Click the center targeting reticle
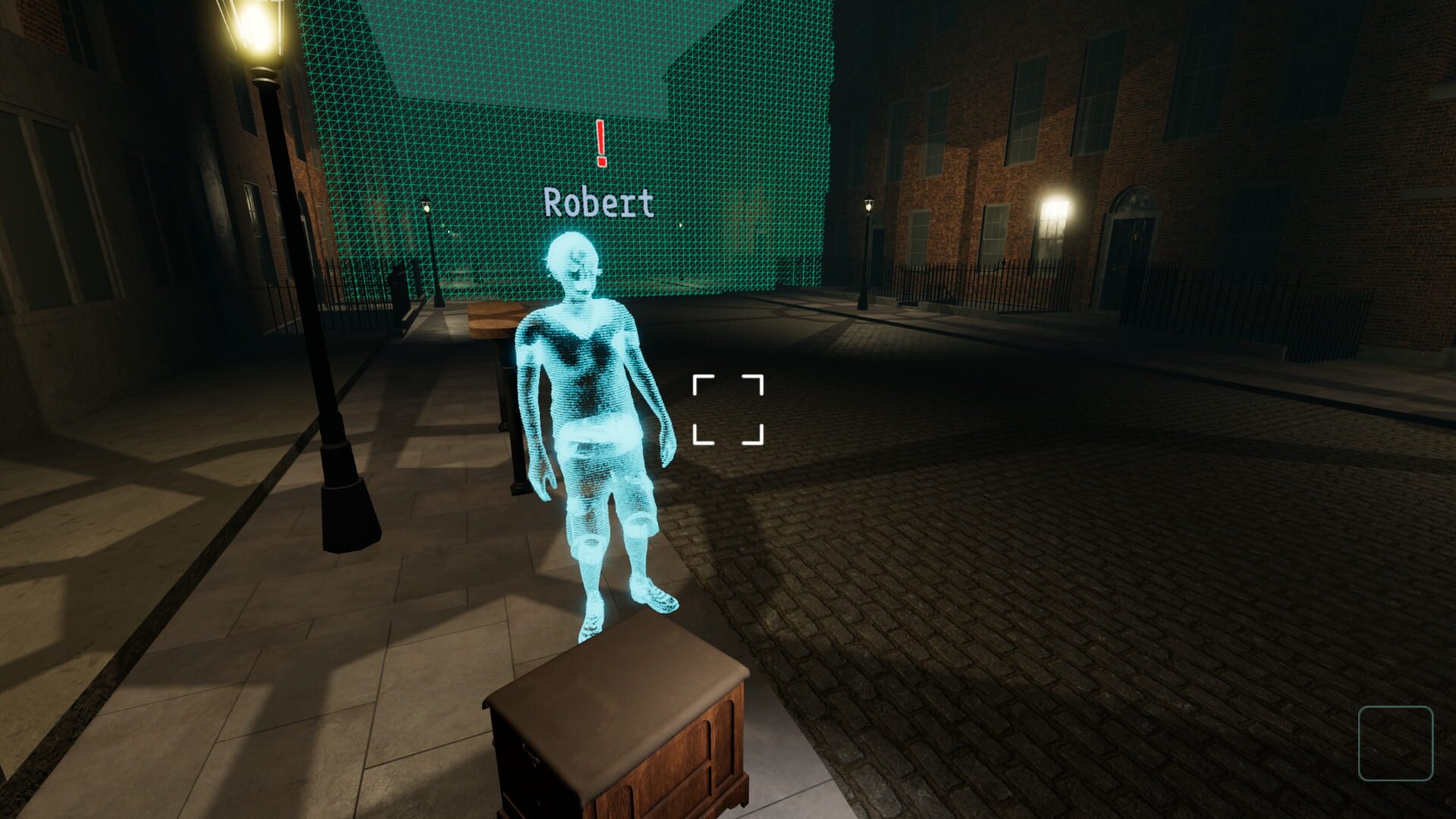Image resolution: width=1456 pixels, height=819 pixels. click(x=727, y=409)
